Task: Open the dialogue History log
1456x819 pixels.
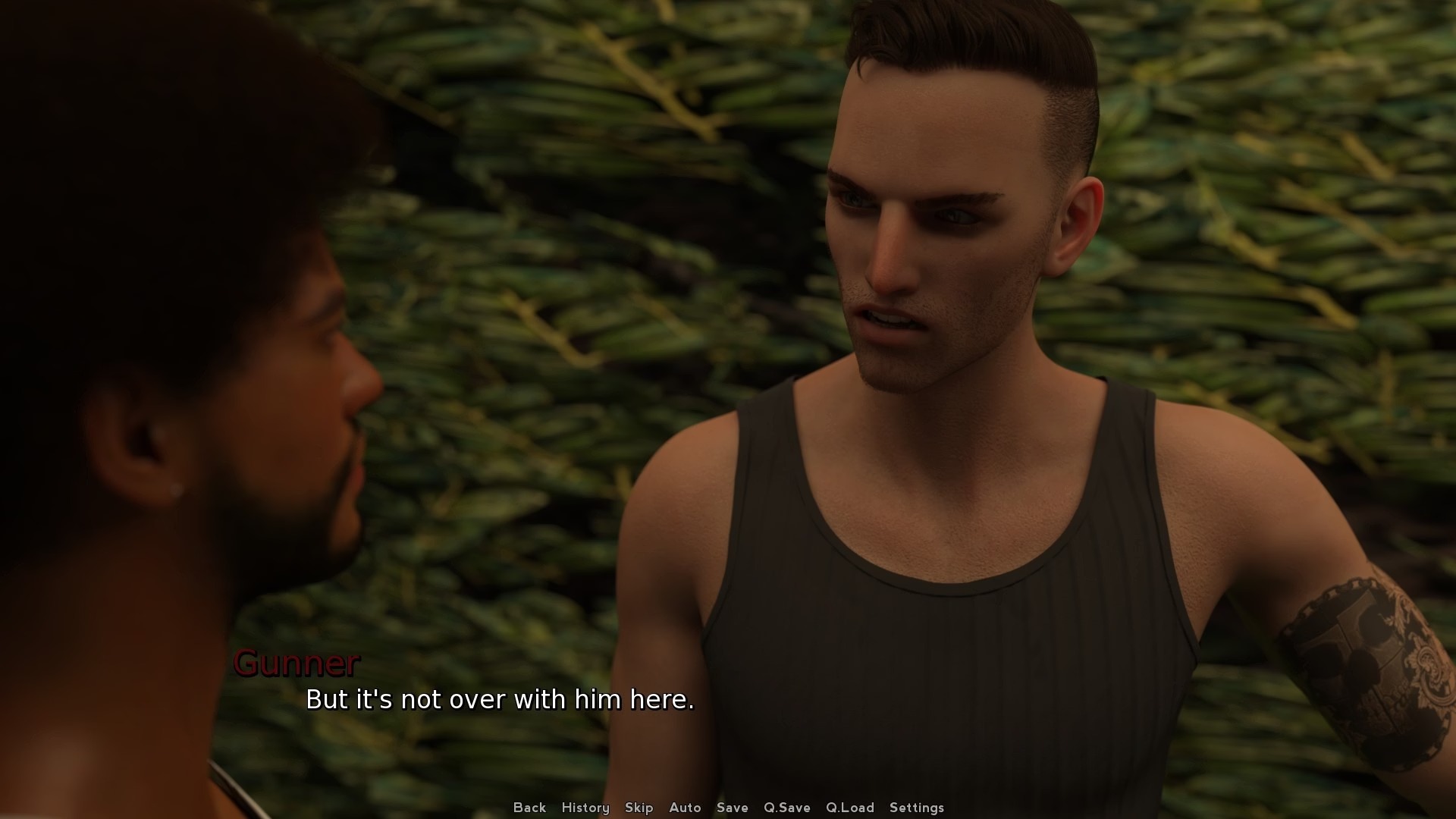Action: click(585, 808)
